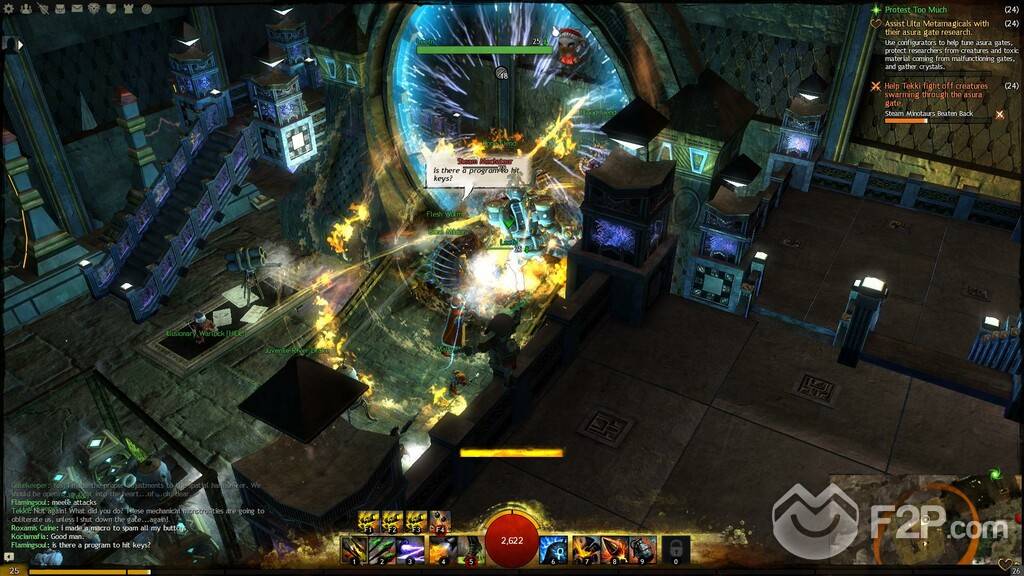Fire the purple beam skill in slot 3

[409, 548]
